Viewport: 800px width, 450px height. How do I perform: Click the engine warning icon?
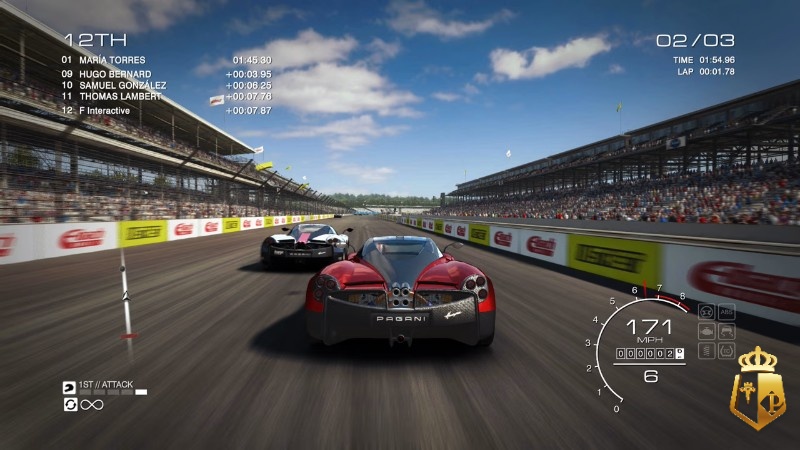[x=707, y=330]
